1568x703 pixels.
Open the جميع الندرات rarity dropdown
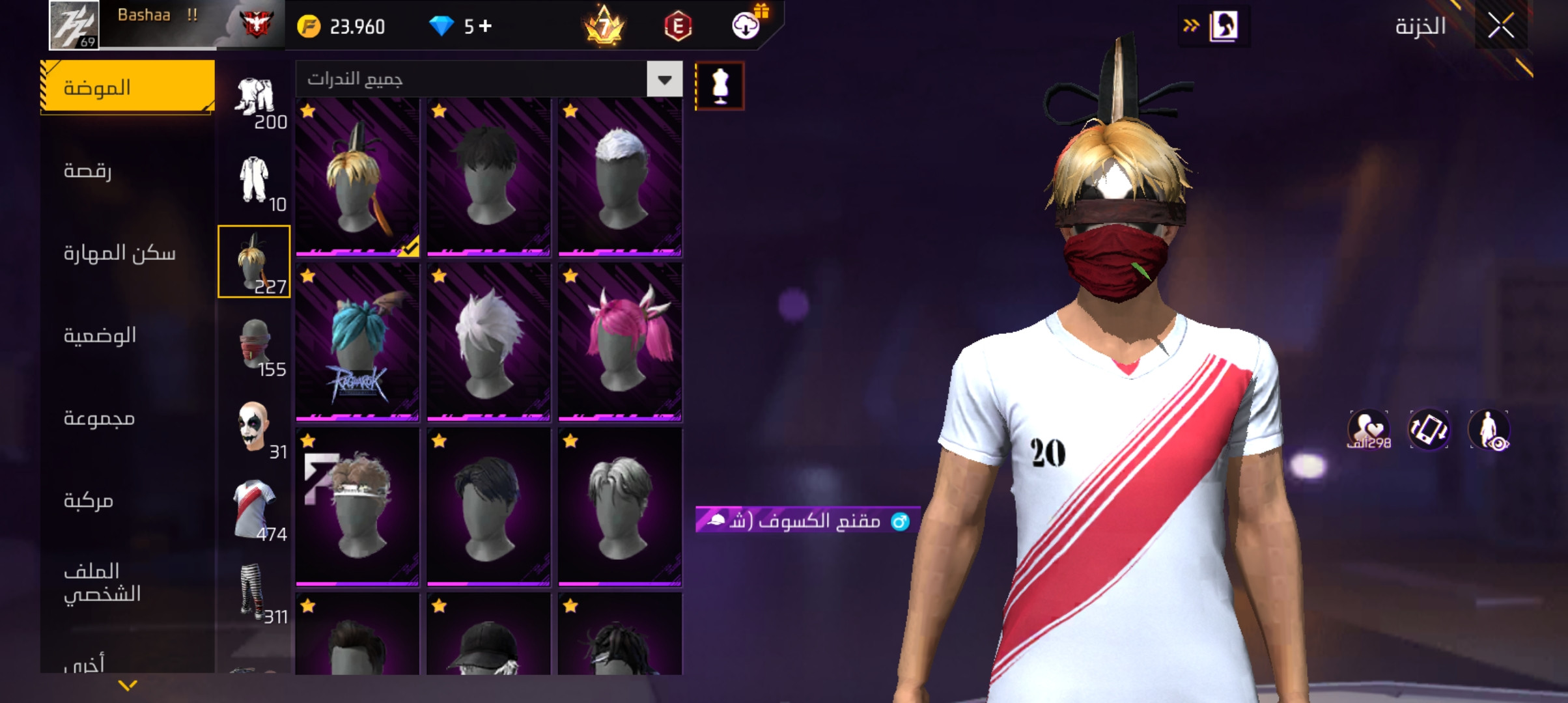[x=664, y=79]
